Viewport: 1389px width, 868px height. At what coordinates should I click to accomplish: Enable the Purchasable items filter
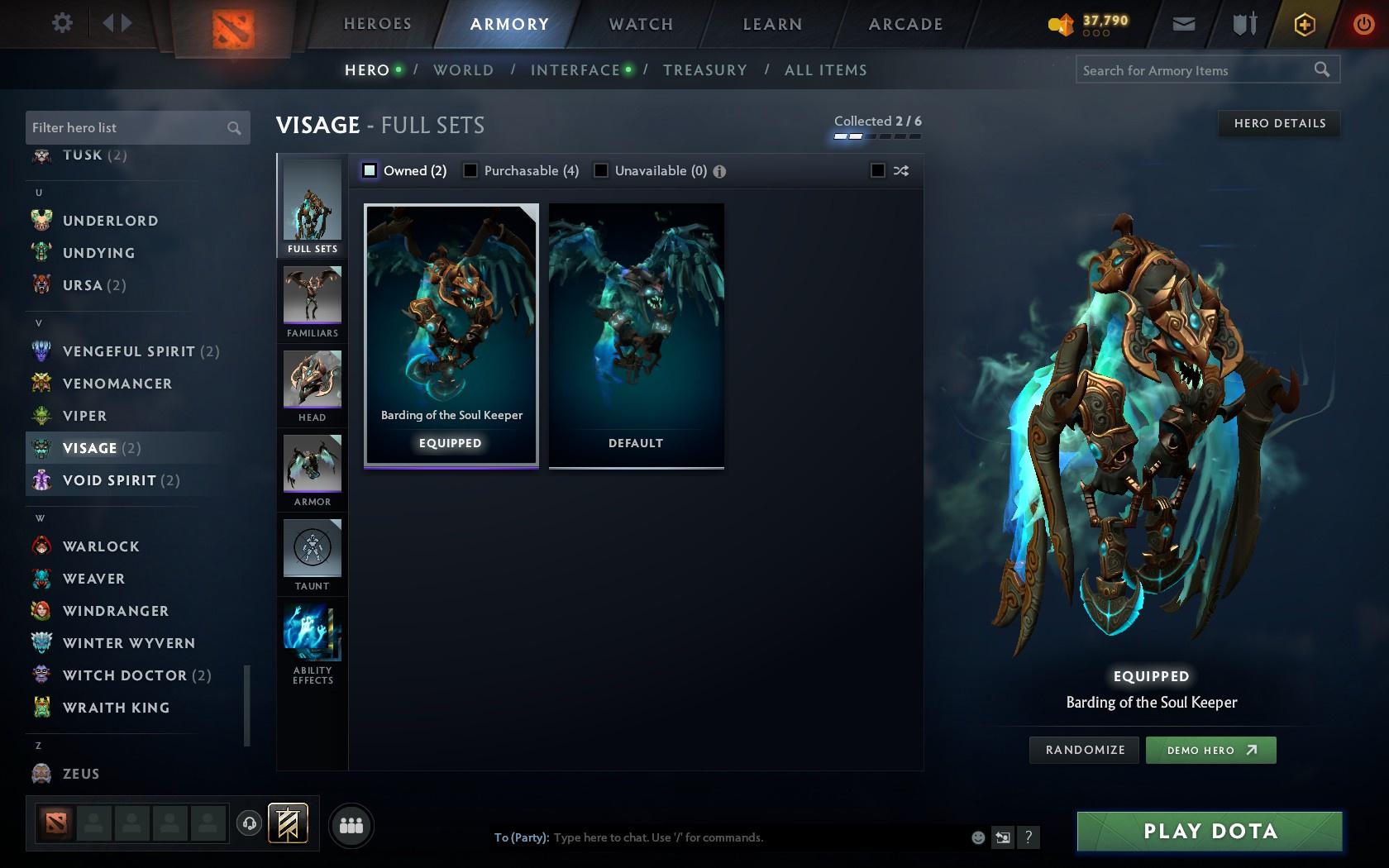pos(471,170)
